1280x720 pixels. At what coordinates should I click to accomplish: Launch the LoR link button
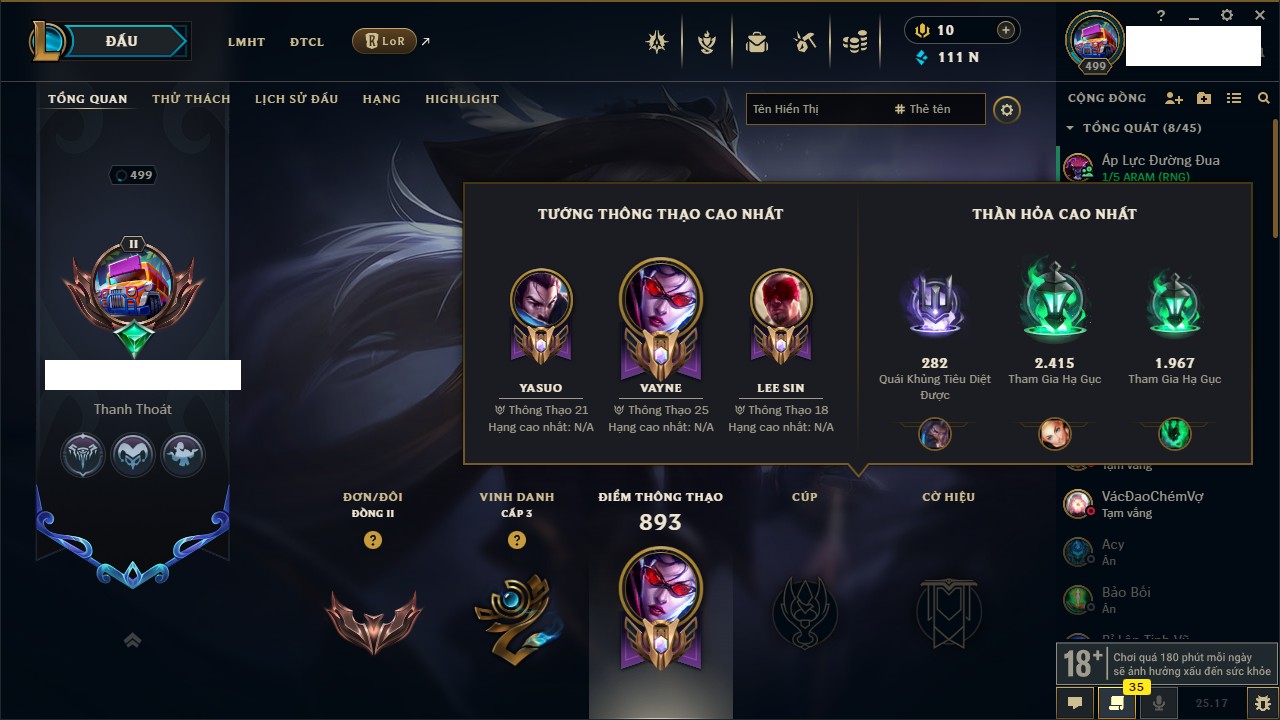[385, 41]
